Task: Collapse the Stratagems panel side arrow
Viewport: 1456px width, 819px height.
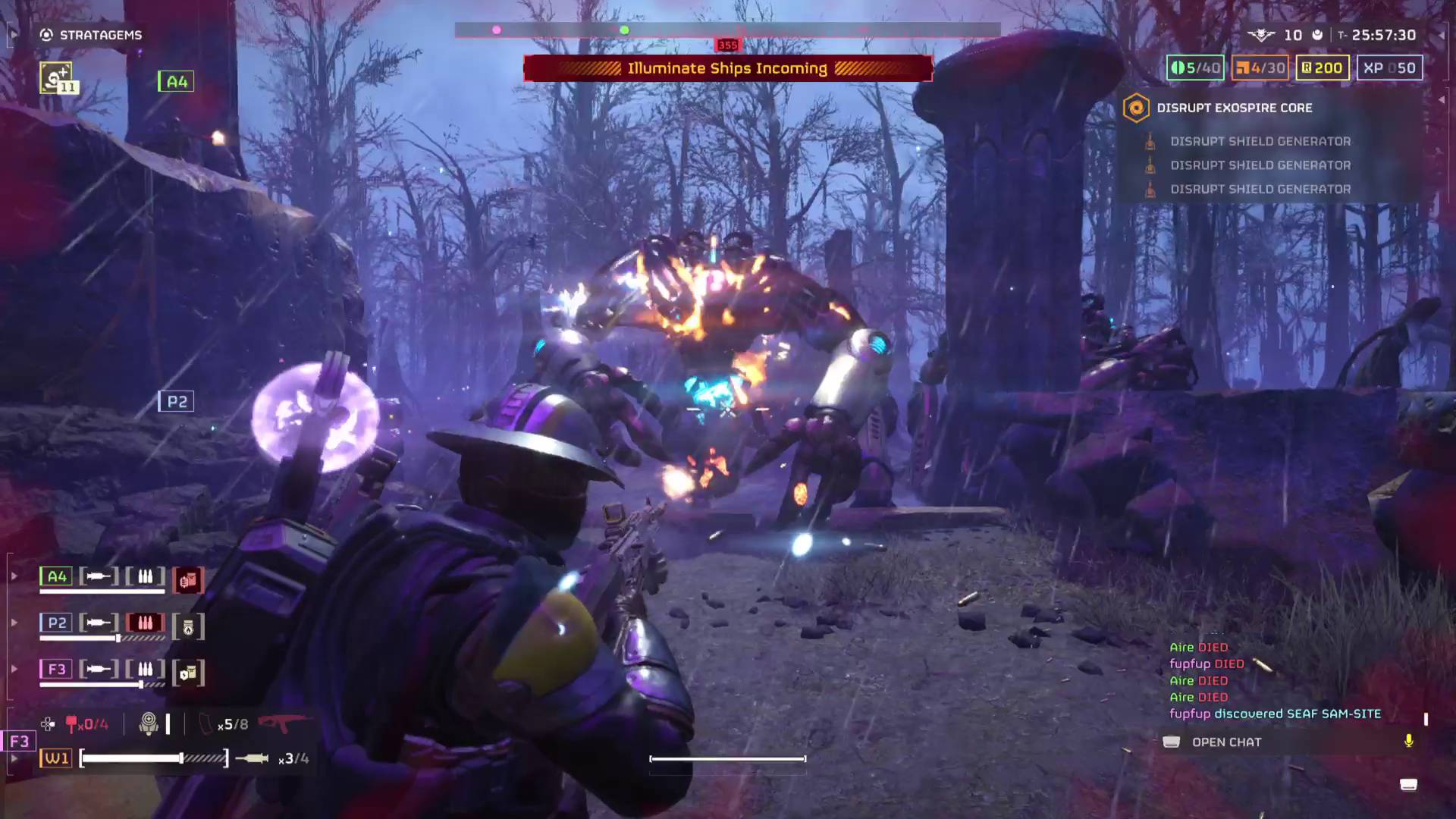Action: click(x=13, y=34)
